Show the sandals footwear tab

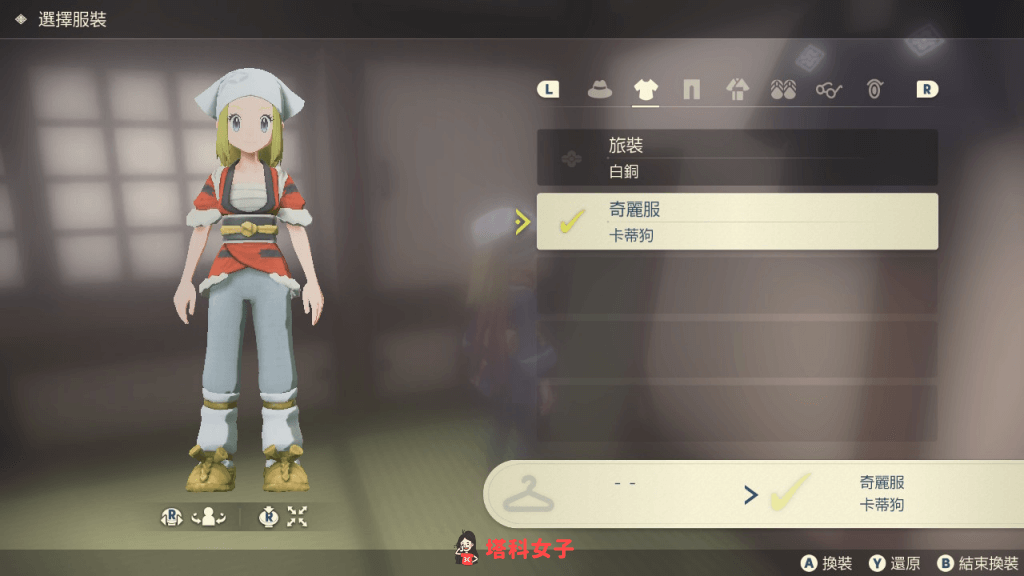783,90
